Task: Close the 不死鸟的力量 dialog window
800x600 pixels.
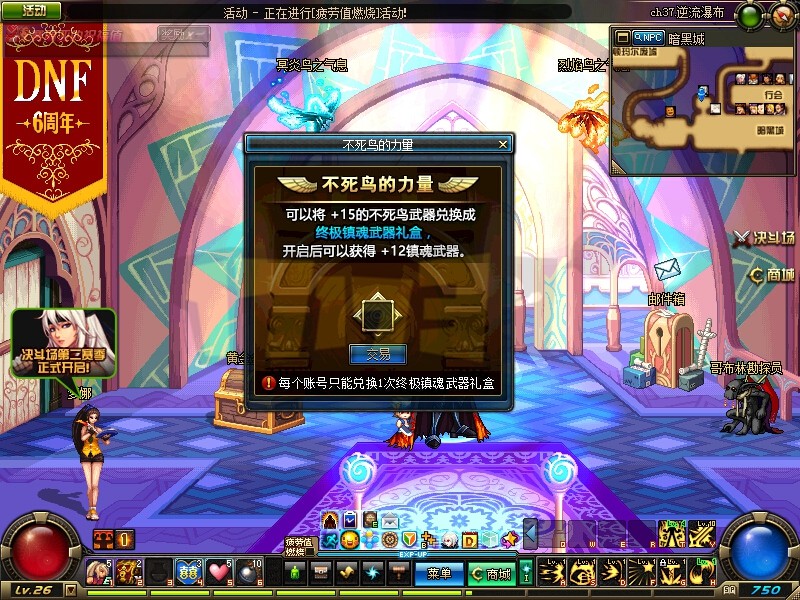Action: pyautogui.click(x=503, y=144)
